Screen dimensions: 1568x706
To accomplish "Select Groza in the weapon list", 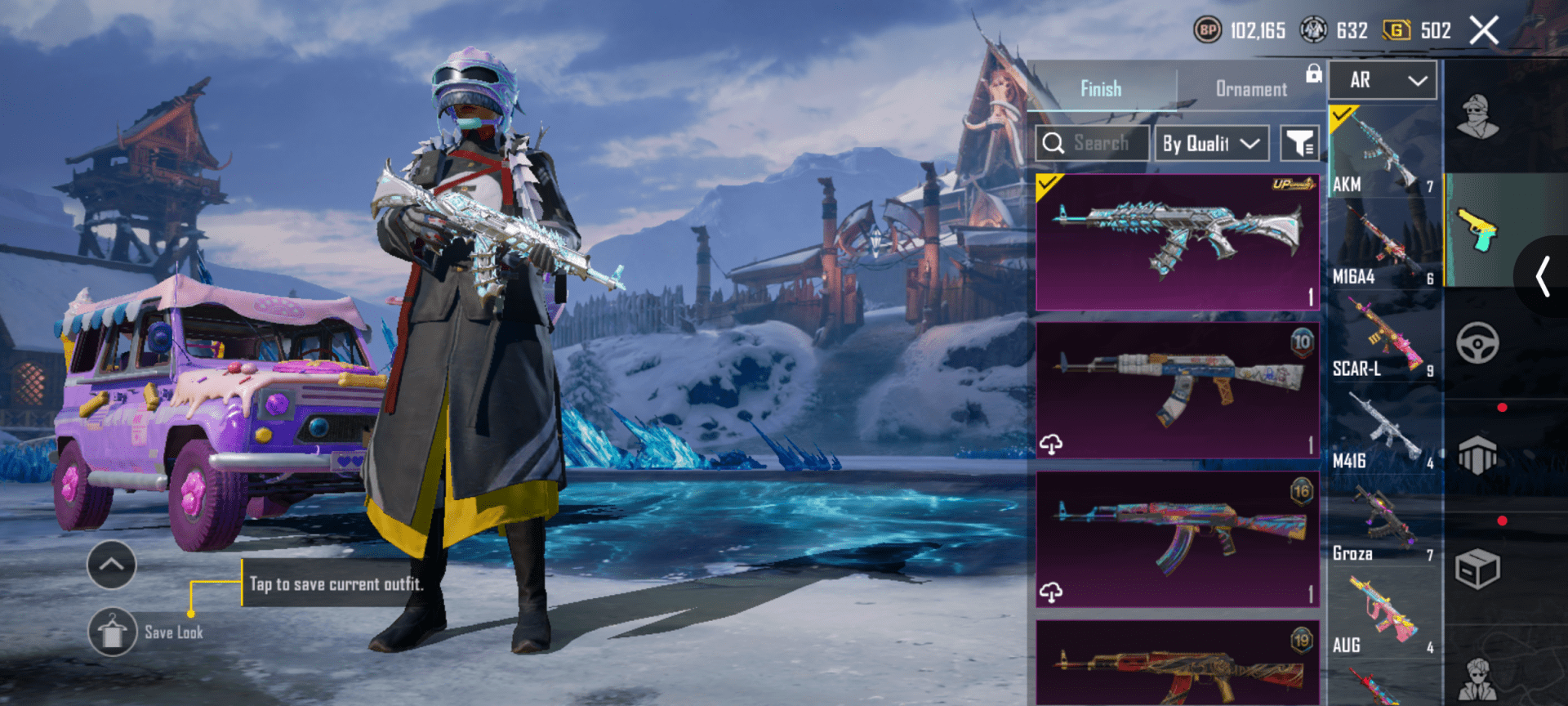I will [1383, 522].
